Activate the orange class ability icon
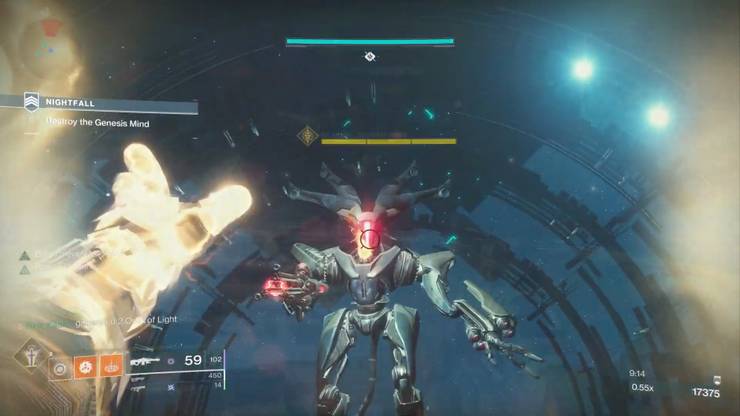740x416 pixels. click(111, 367)
